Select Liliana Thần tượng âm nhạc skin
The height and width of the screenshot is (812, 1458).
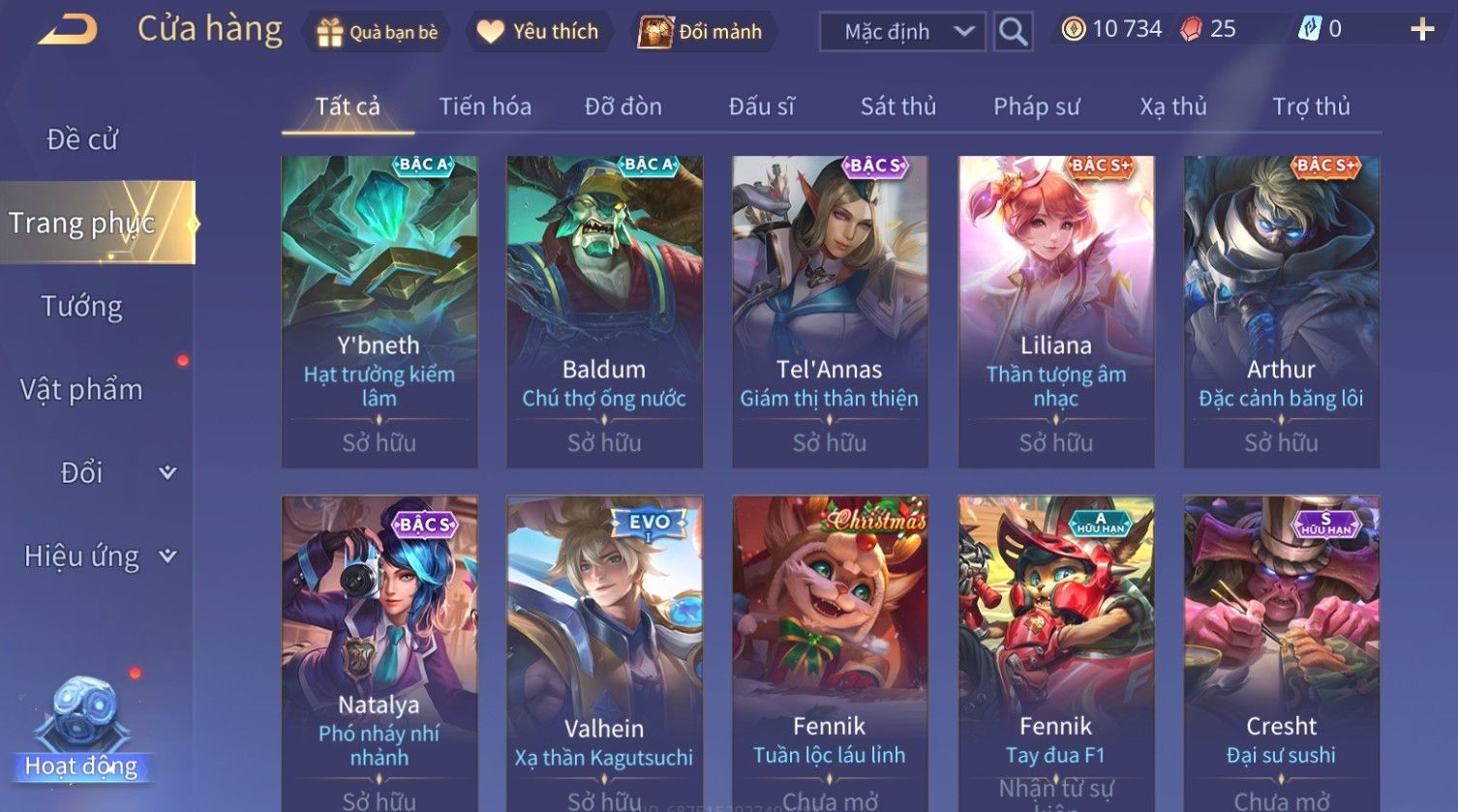(x=1055, y=312)
